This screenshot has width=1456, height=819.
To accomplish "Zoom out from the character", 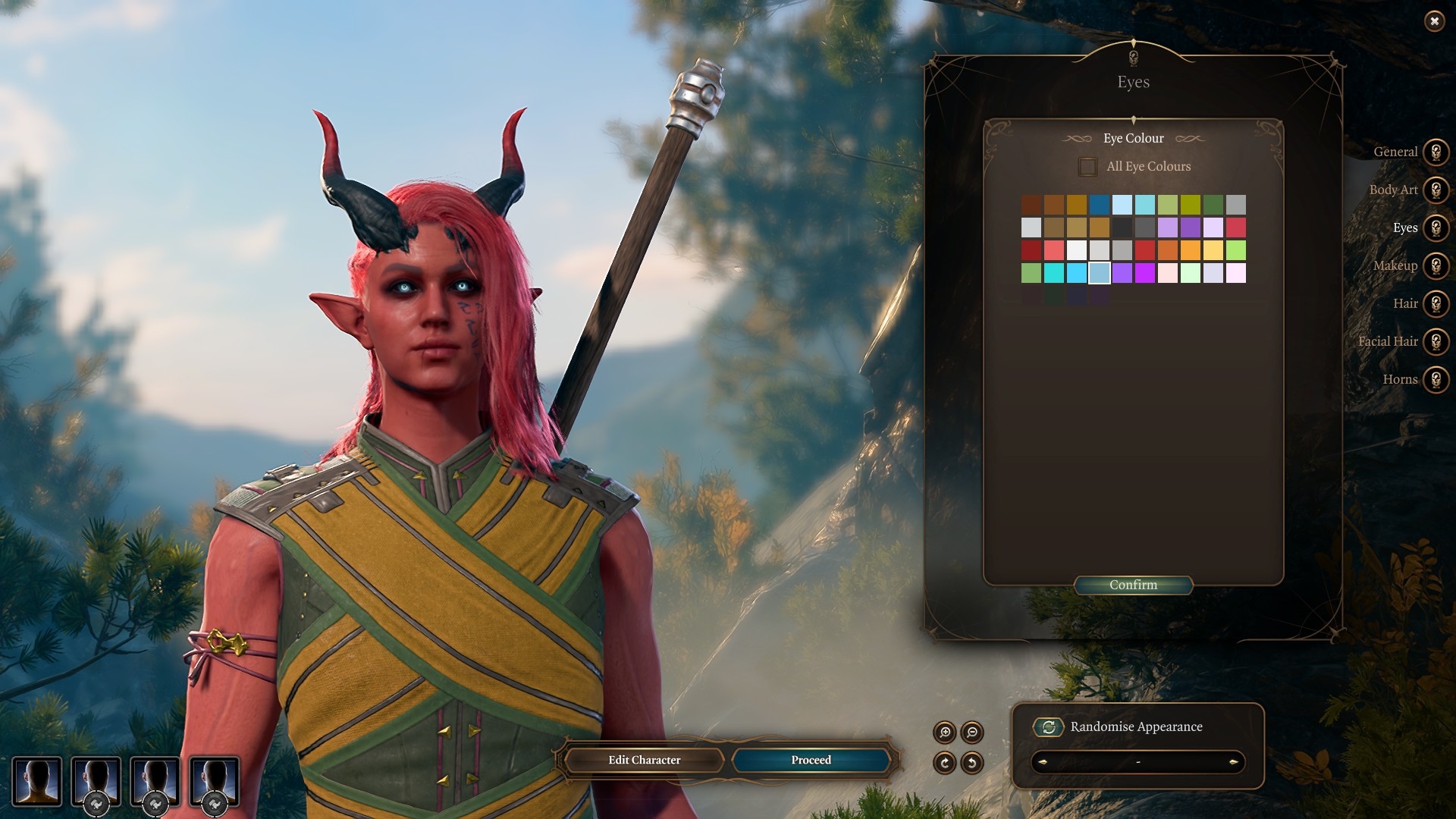I will (x=972, y=733).
